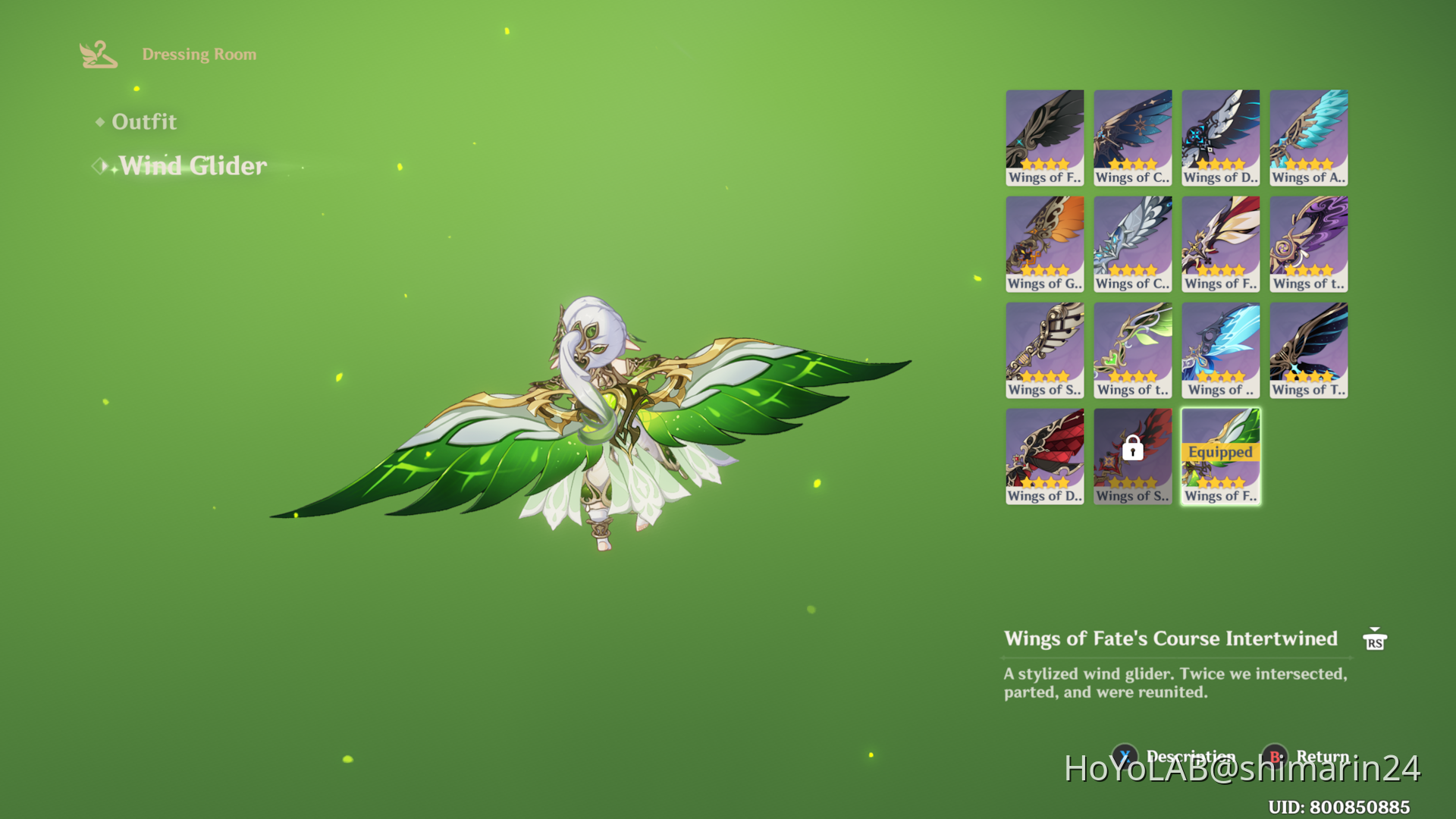Click the lock icon on the locked wind glider

tap(1132, 450)
